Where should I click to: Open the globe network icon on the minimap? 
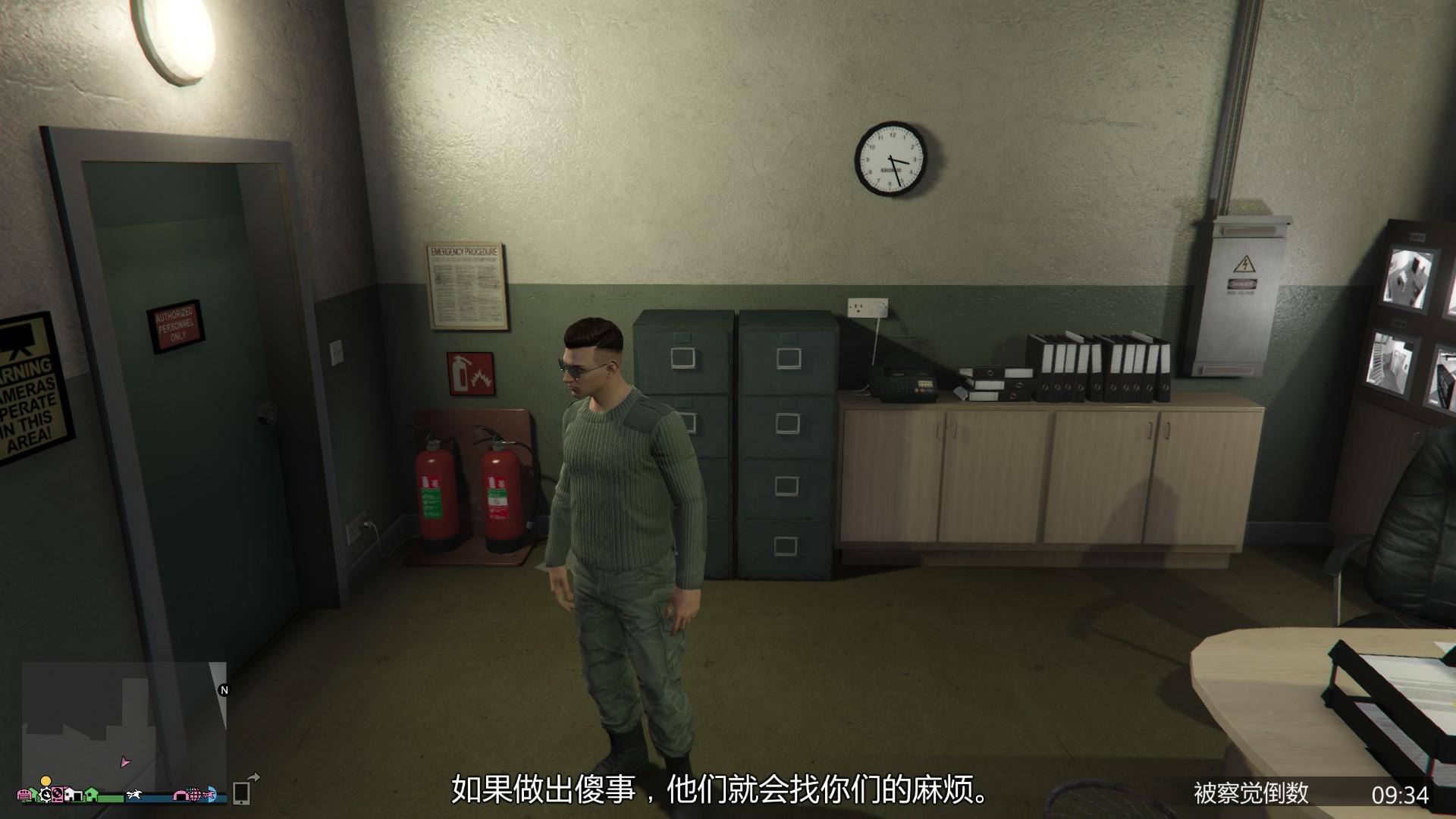(194, 794)
